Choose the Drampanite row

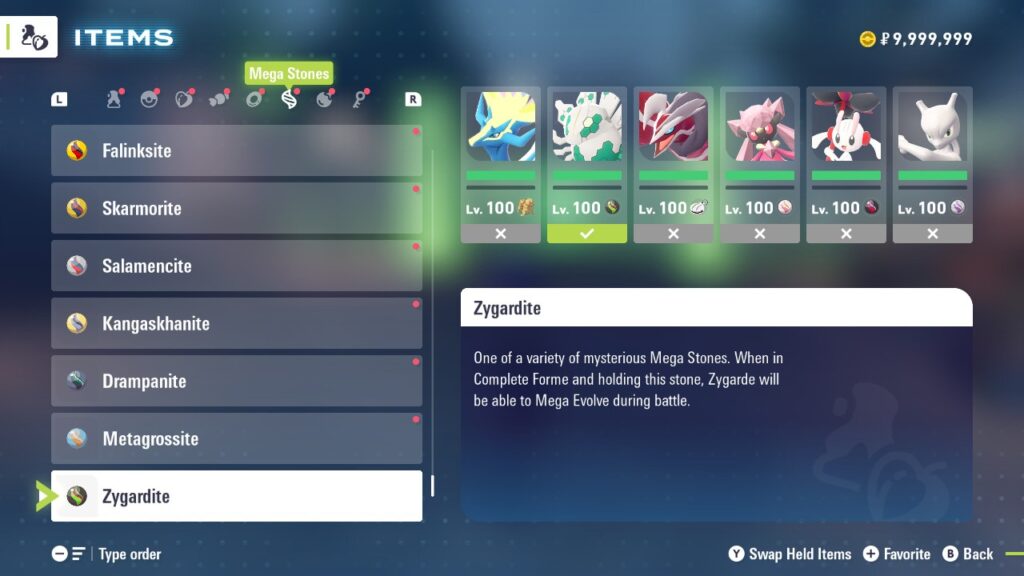click(236, 381)
